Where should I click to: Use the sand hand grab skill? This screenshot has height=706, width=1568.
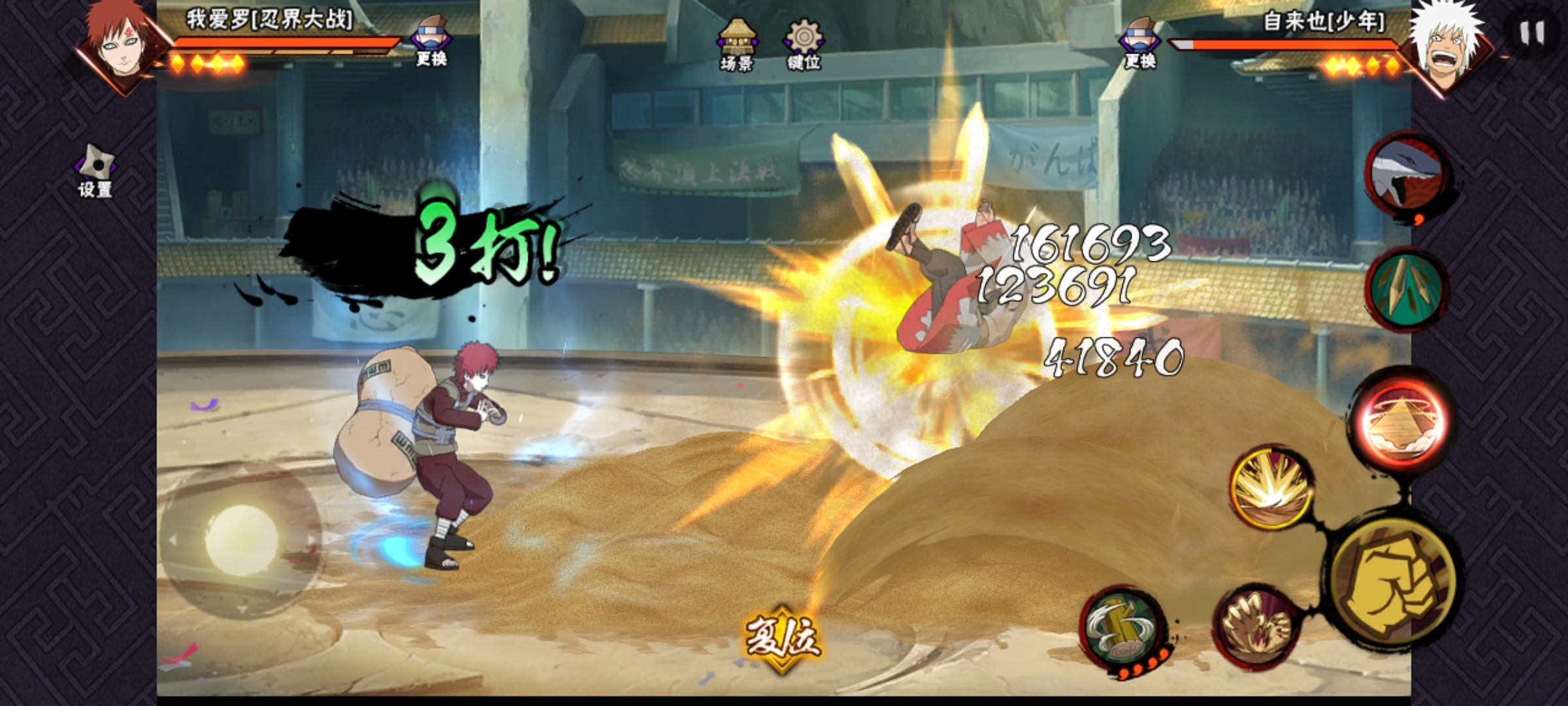[x=1255, y=626]
